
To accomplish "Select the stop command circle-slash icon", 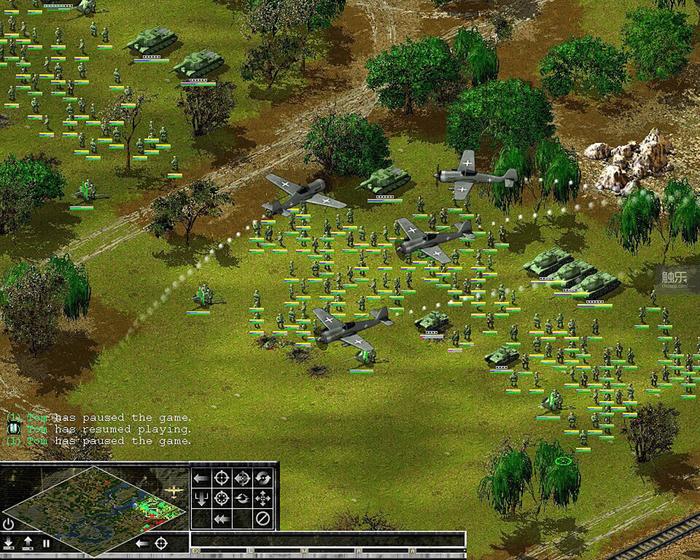I will [x=262, y=517].
